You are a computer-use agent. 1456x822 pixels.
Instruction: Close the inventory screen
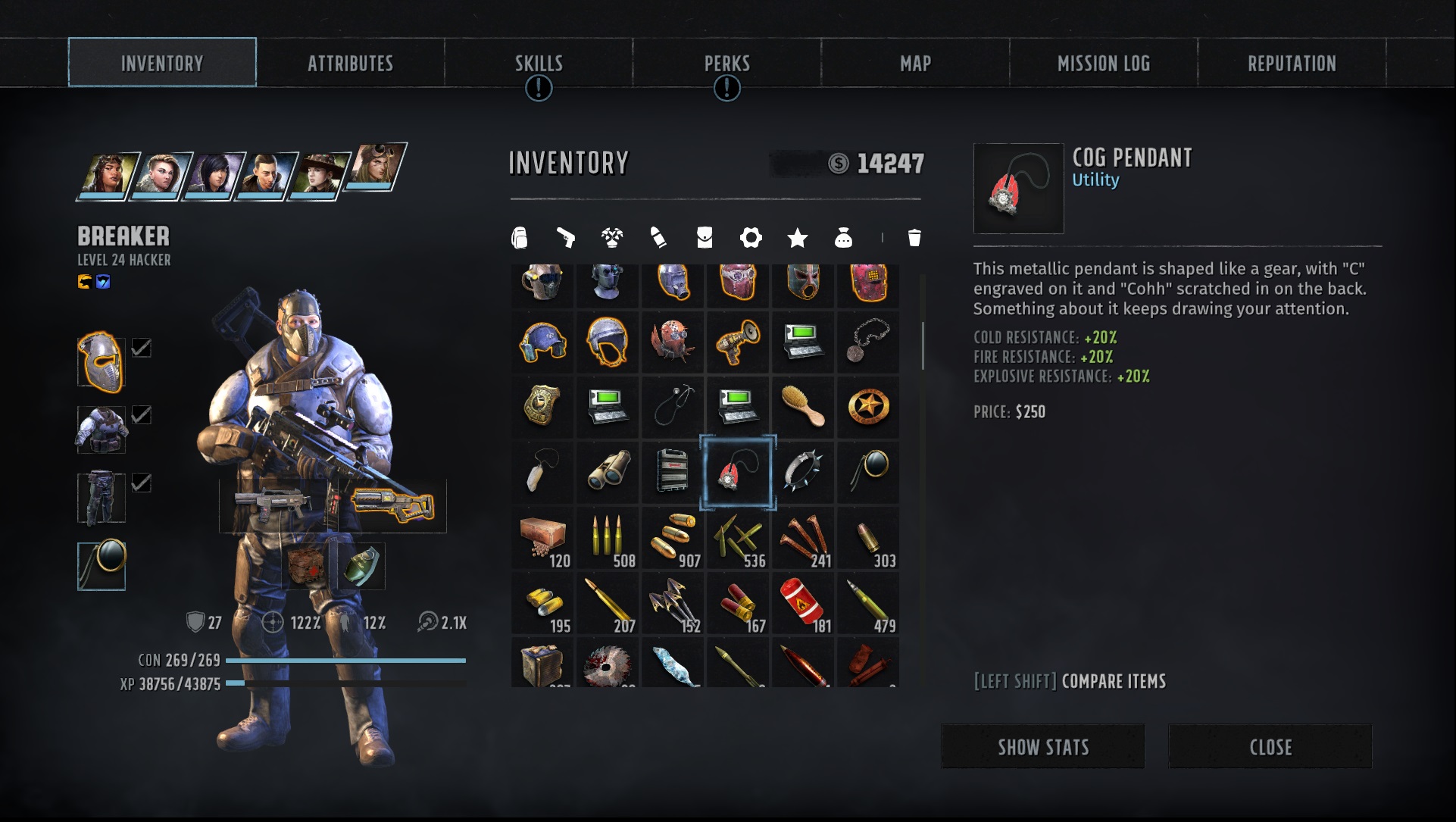click(x=1270, y=747)
